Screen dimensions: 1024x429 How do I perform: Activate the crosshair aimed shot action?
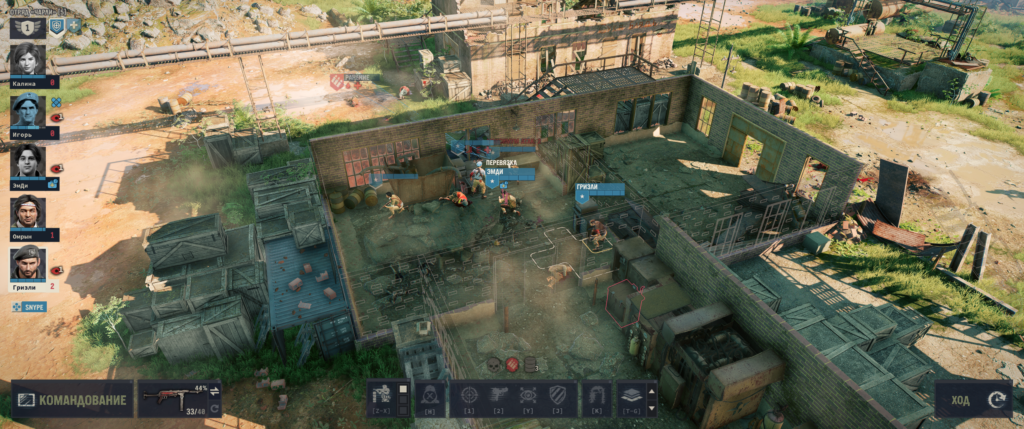(x=467, y=395)
